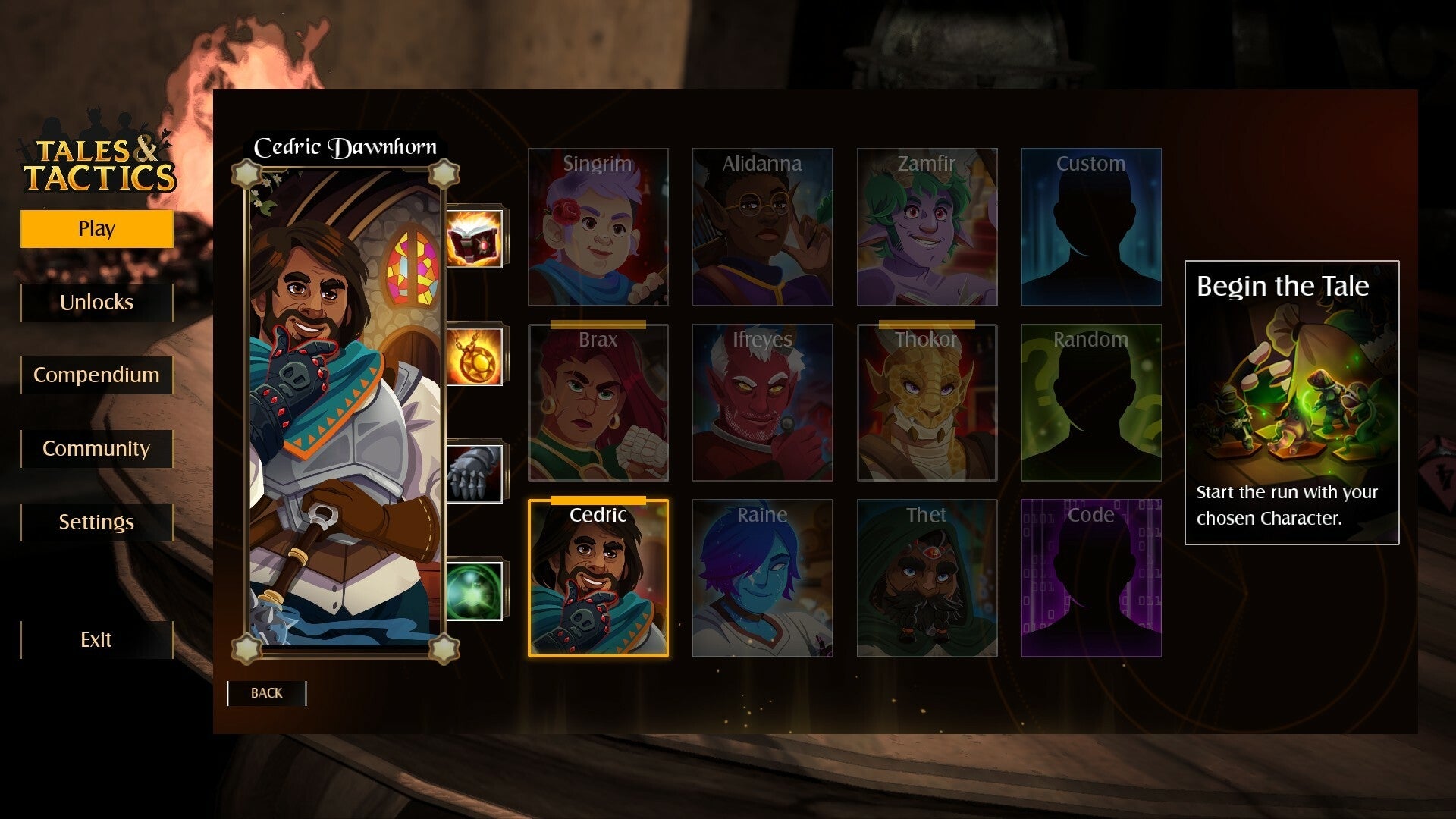Choose Ifreyes the red tiefling
This screenshot has height=819, width=1456.
(x=763, y=404)
